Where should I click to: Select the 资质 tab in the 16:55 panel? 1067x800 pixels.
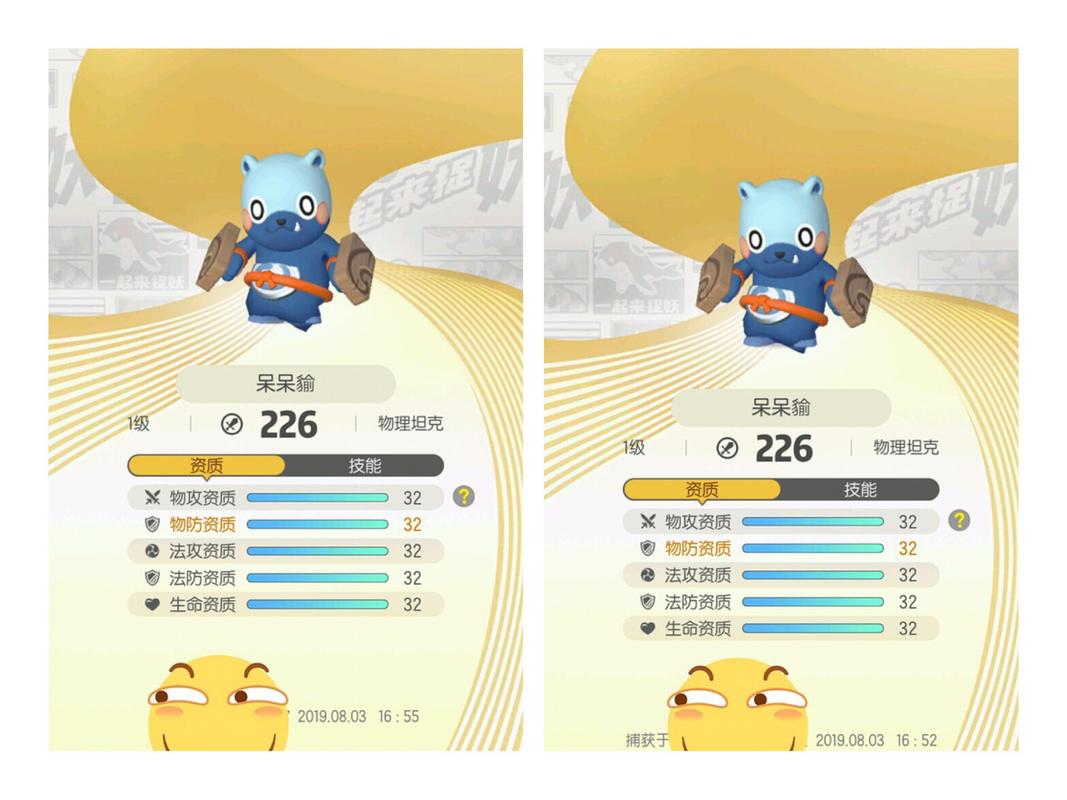pyautogui.click(x=207, y=466)
